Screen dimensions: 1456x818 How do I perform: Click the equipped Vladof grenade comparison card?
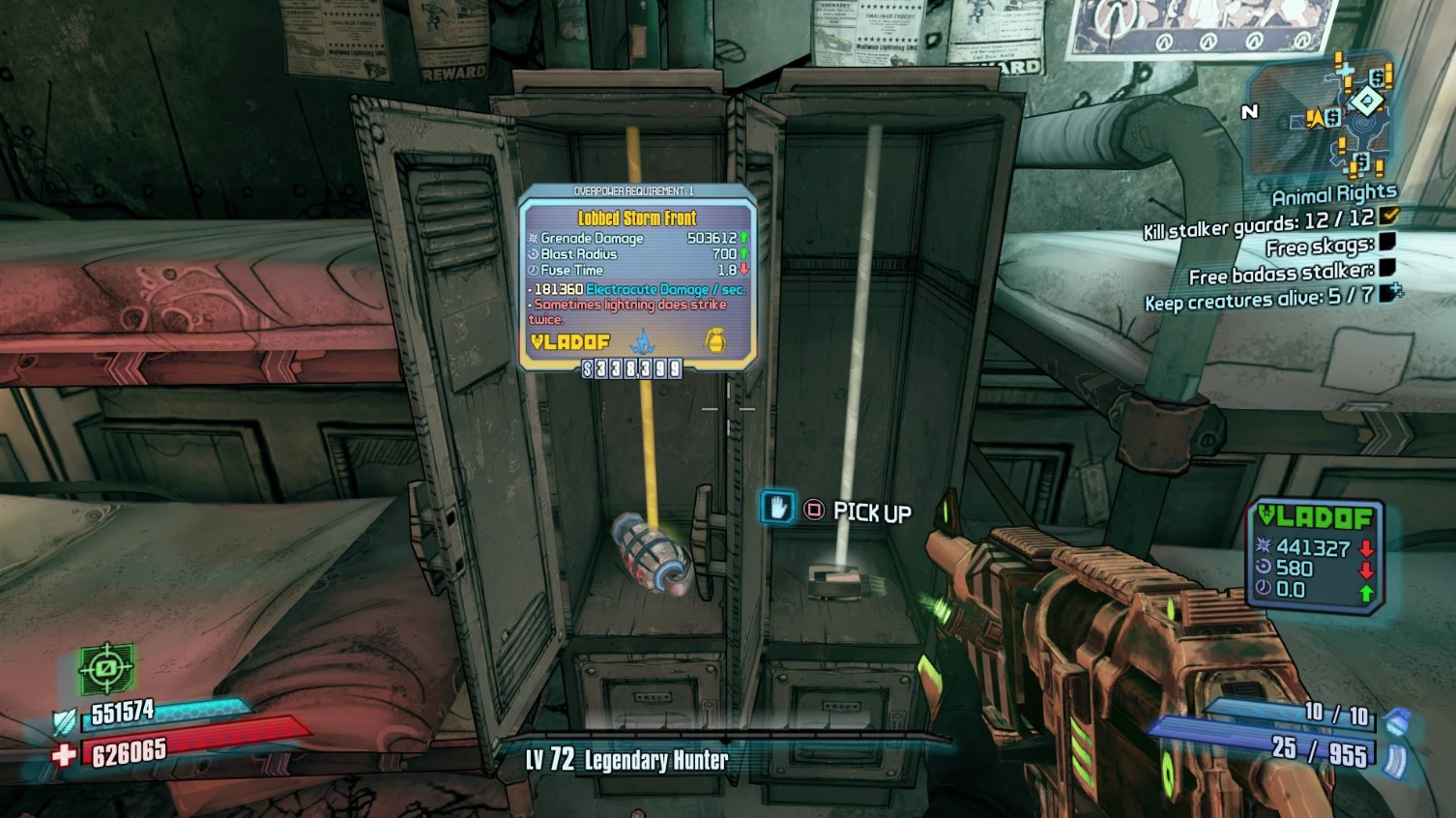[1316, 556]
